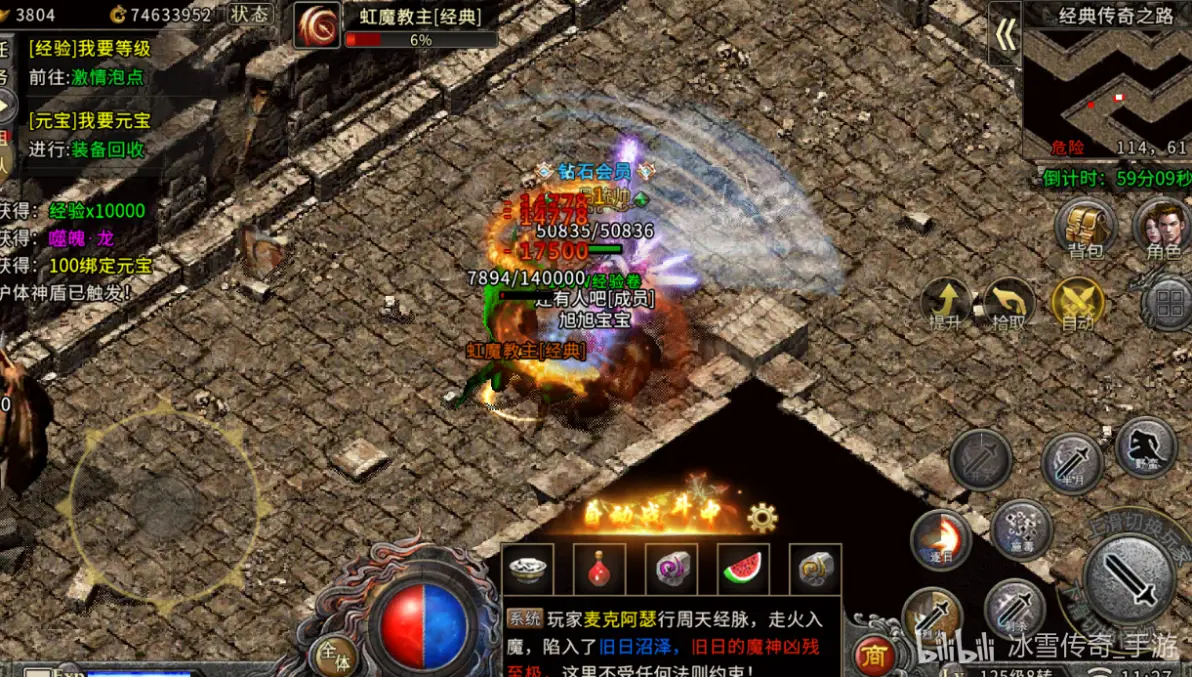Open the 状态 status panel
Image resolution: width=1192 pixels, height=677 pixels.
pyautogui.click(x=249, y=14)
